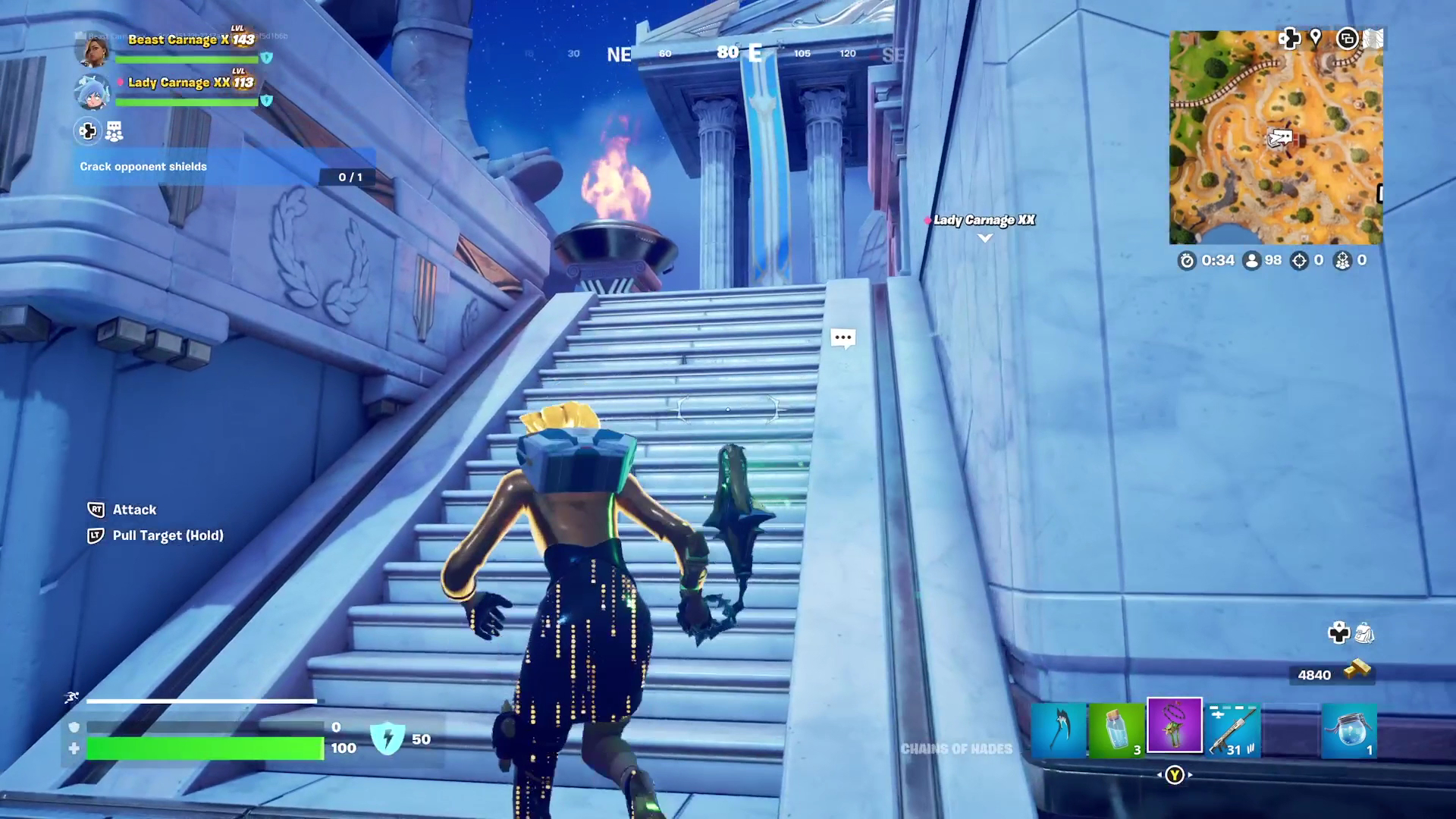Open the squad chat icon
The image size is (1456, 819).
pyautogui.click(x=114, y=132)
